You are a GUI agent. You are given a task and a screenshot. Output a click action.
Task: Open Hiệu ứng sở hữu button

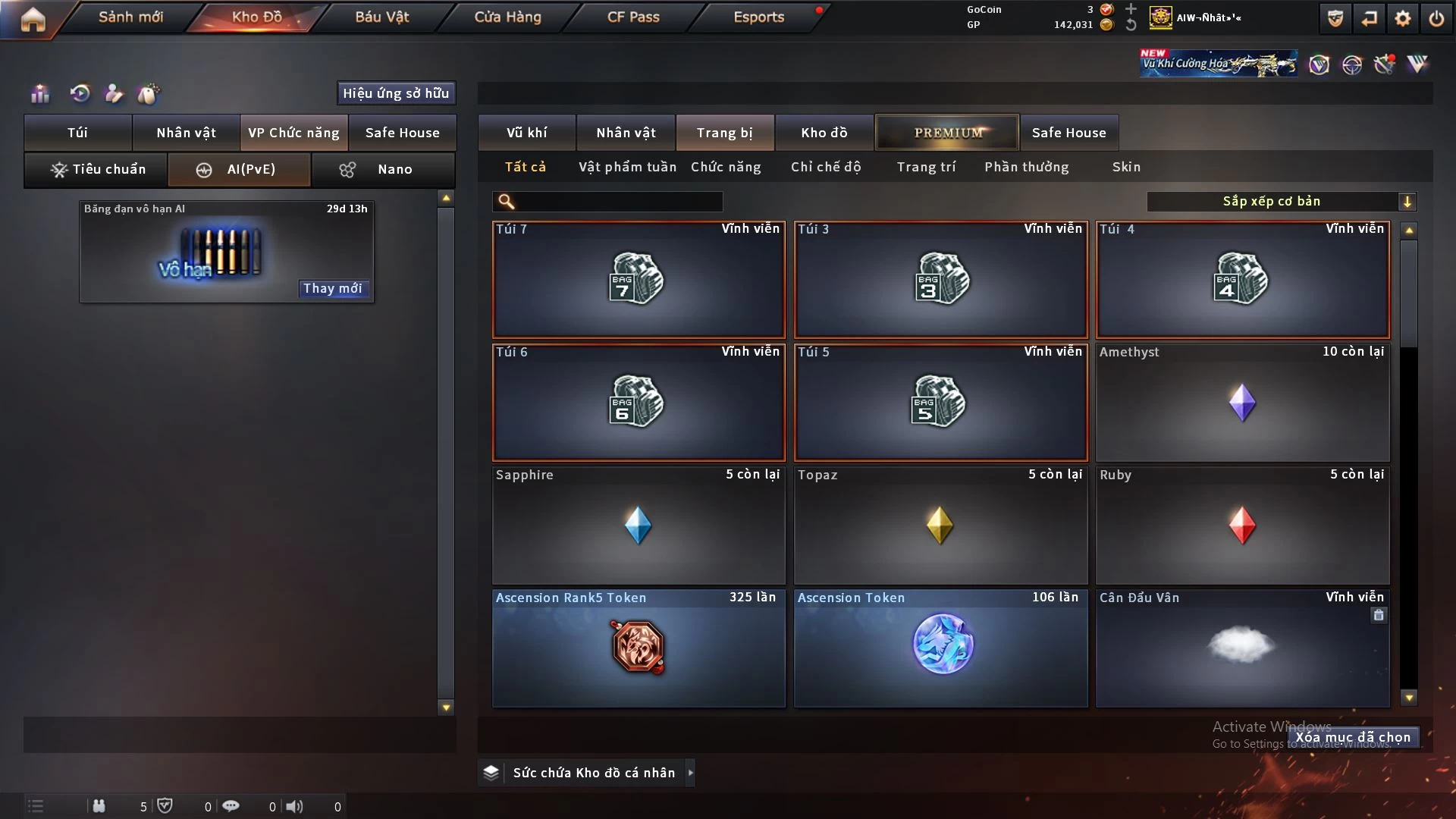[x=396, y=93]
